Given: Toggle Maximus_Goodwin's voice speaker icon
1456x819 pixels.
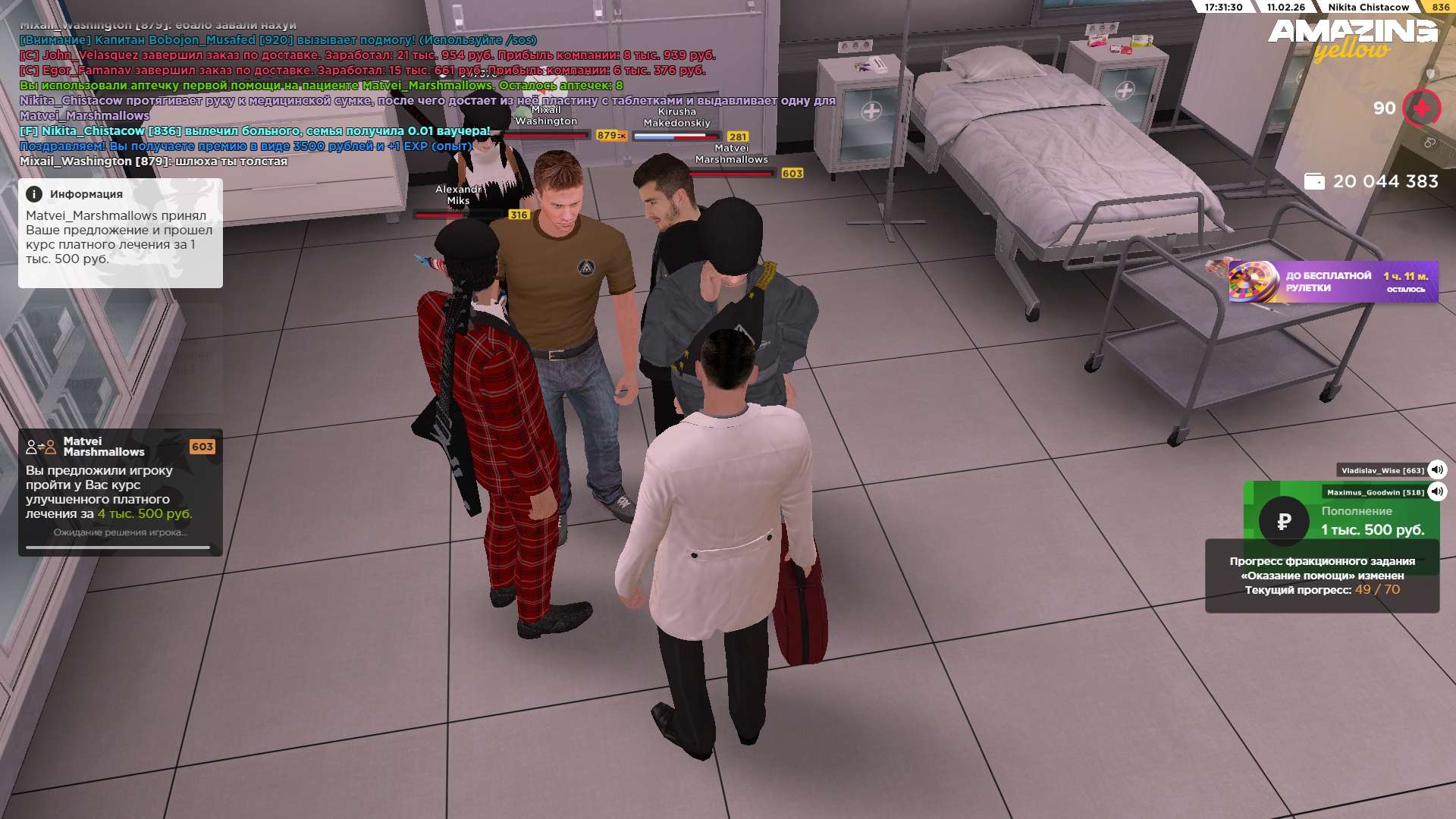Looking at the screenshot, I should click(x=1436, y=492).
